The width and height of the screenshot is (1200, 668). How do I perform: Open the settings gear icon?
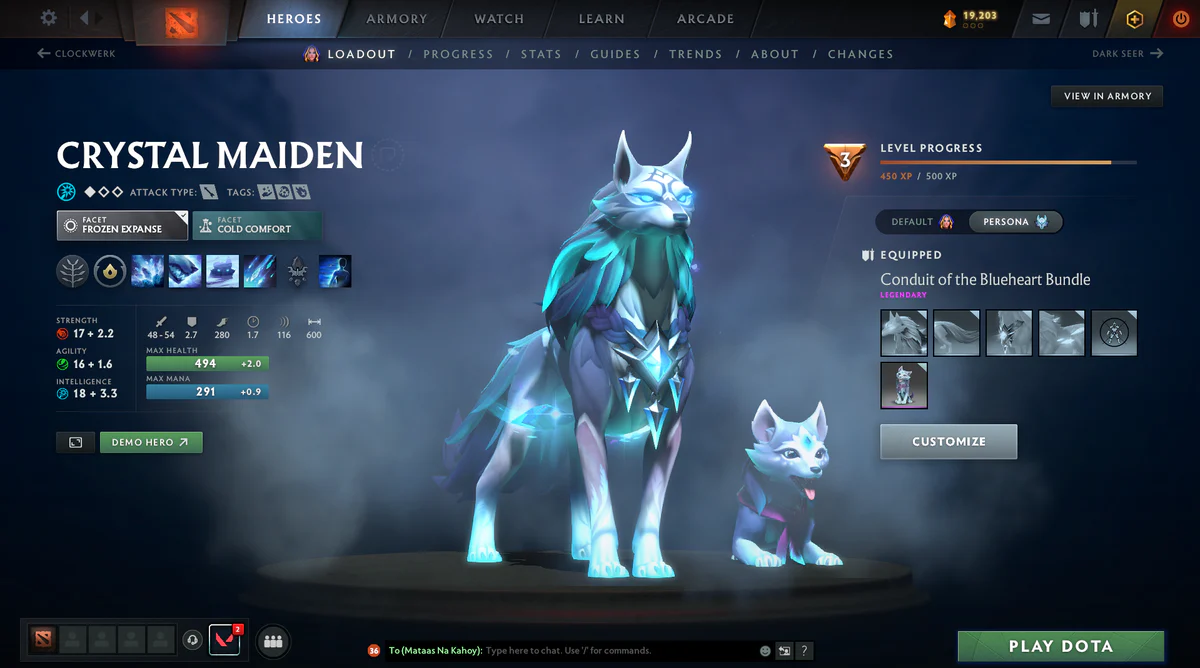click(x=49, y=18)
